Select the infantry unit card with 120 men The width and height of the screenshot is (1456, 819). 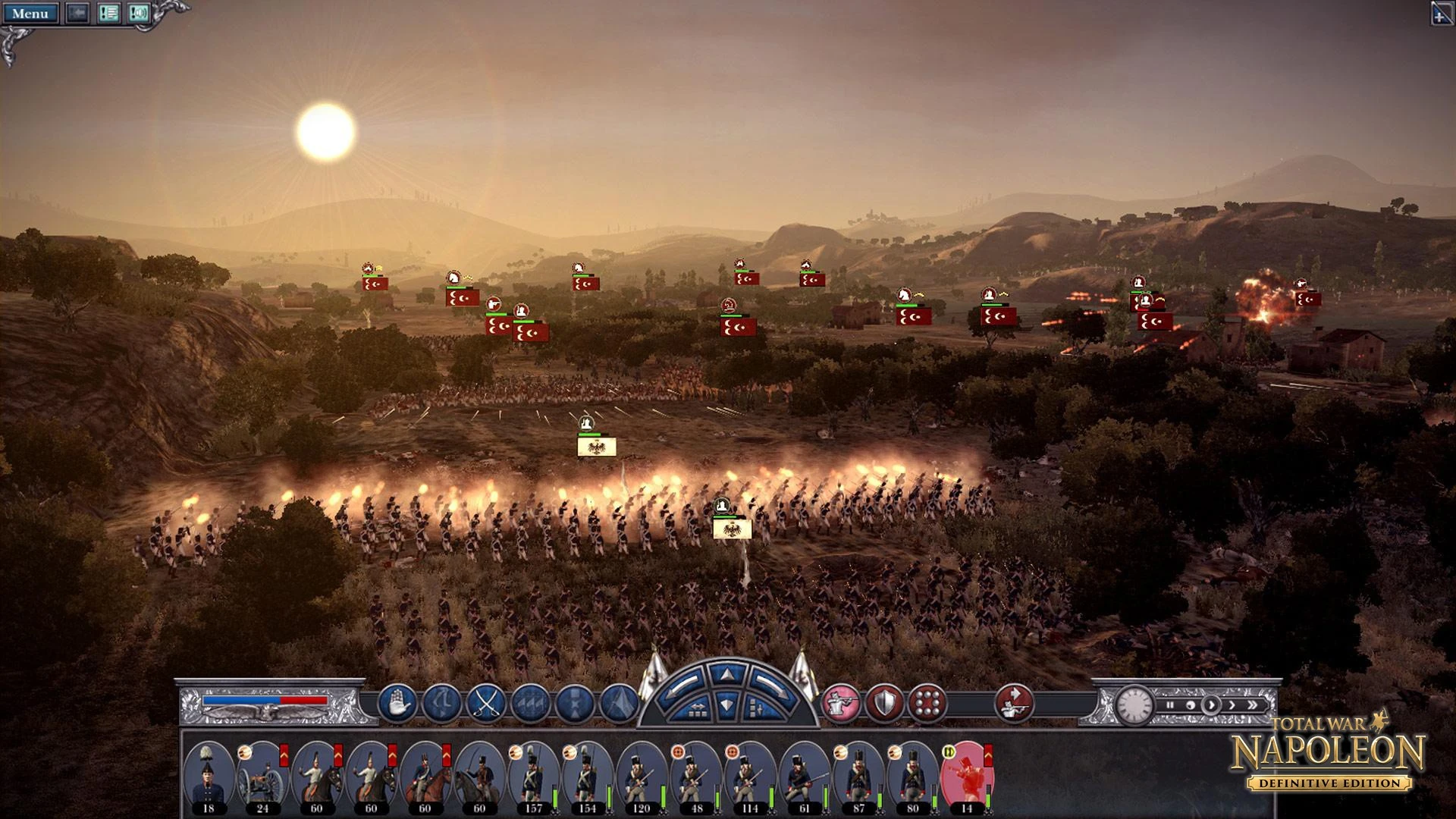(x=641, y=775)
